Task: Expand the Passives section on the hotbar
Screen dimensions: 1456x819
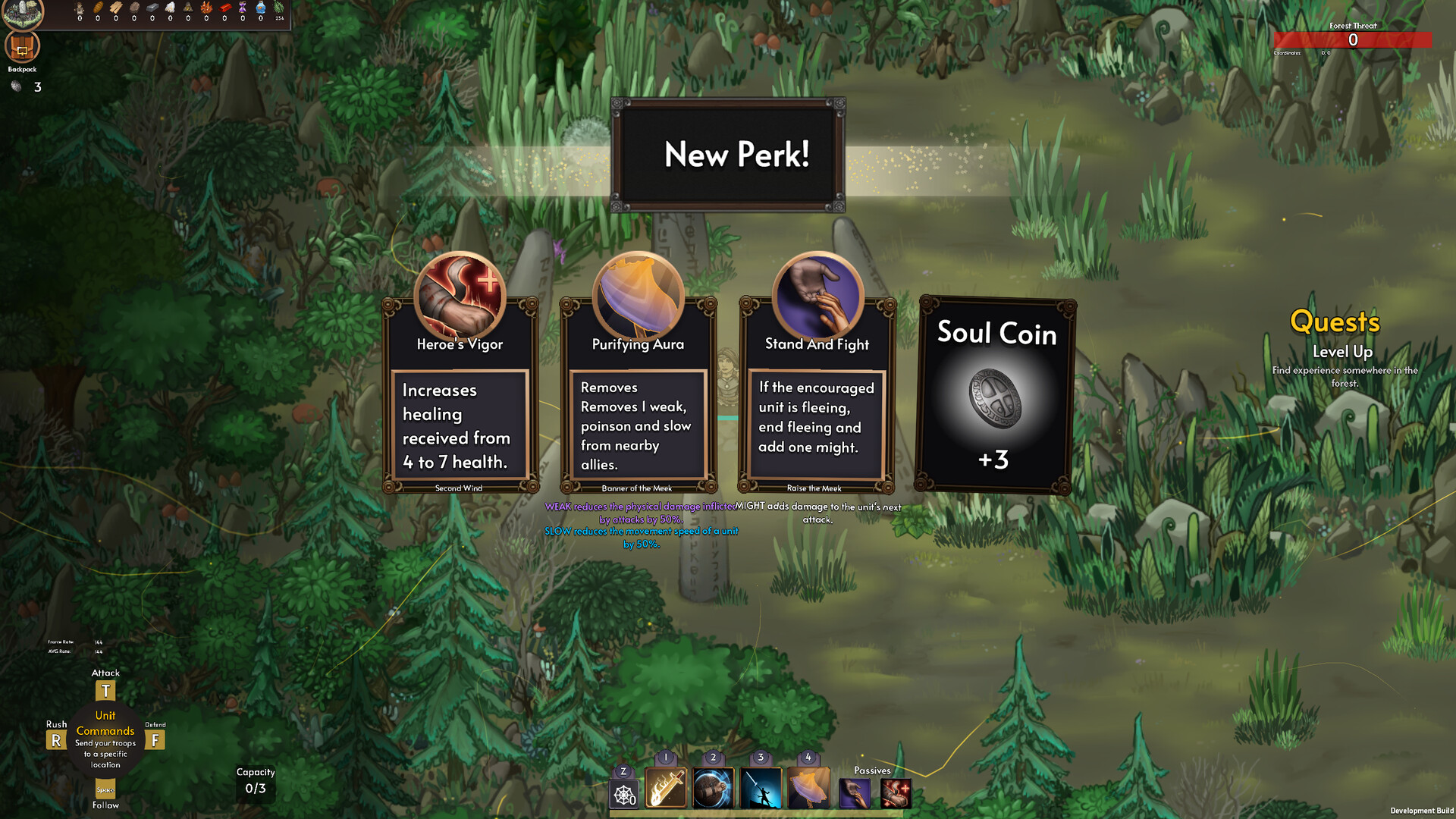Action: point(872,770)
